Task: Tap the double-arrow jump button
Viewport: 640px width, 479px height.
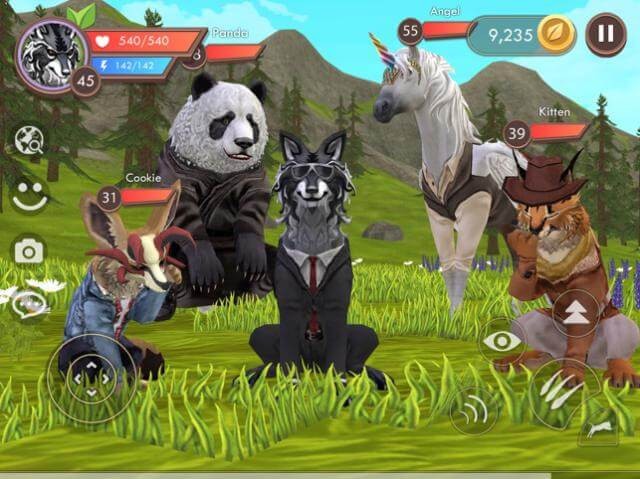Action: [x=576, y=310]
